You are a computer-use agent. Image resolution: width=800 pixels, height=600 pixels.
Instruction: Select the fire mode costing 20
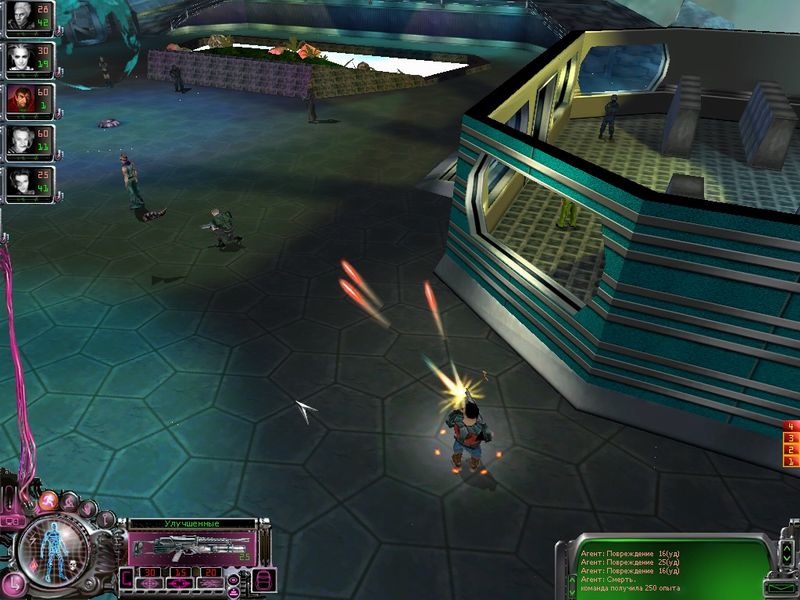(x=210, y=573)
